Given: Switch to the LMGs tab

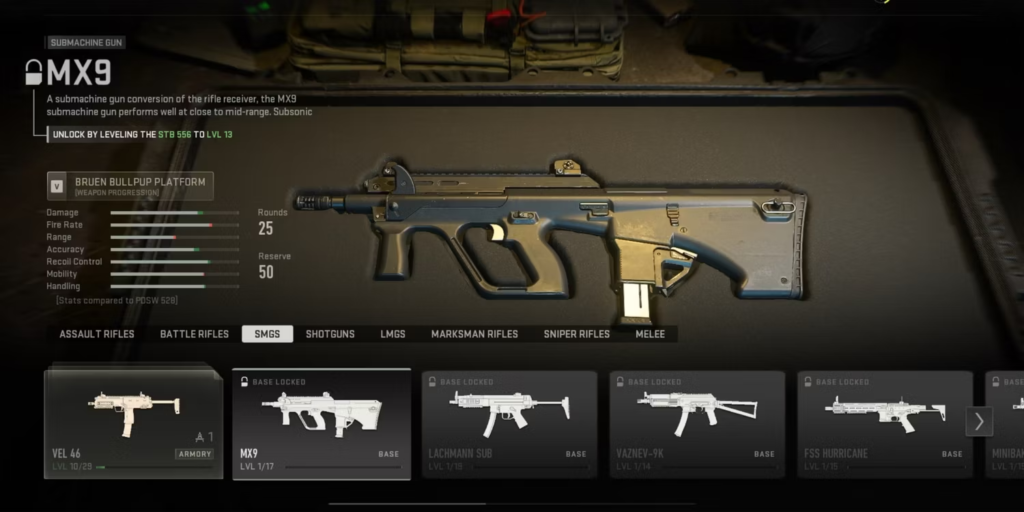Looking at the screenshot, I should click(393, 334).
